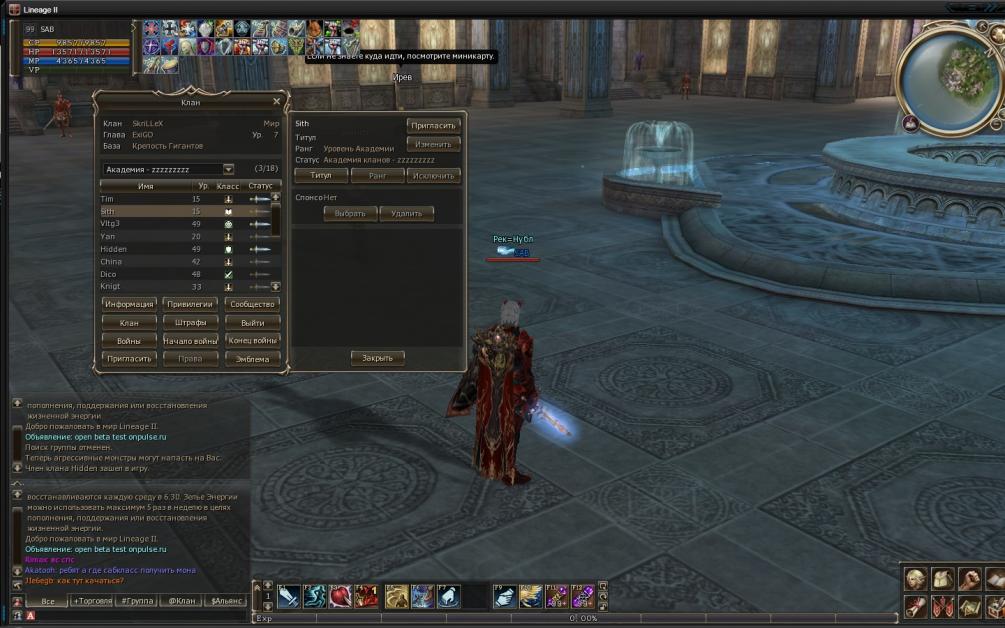Open the Информация clan button
Screen dimensions: 1005x628
129,304
